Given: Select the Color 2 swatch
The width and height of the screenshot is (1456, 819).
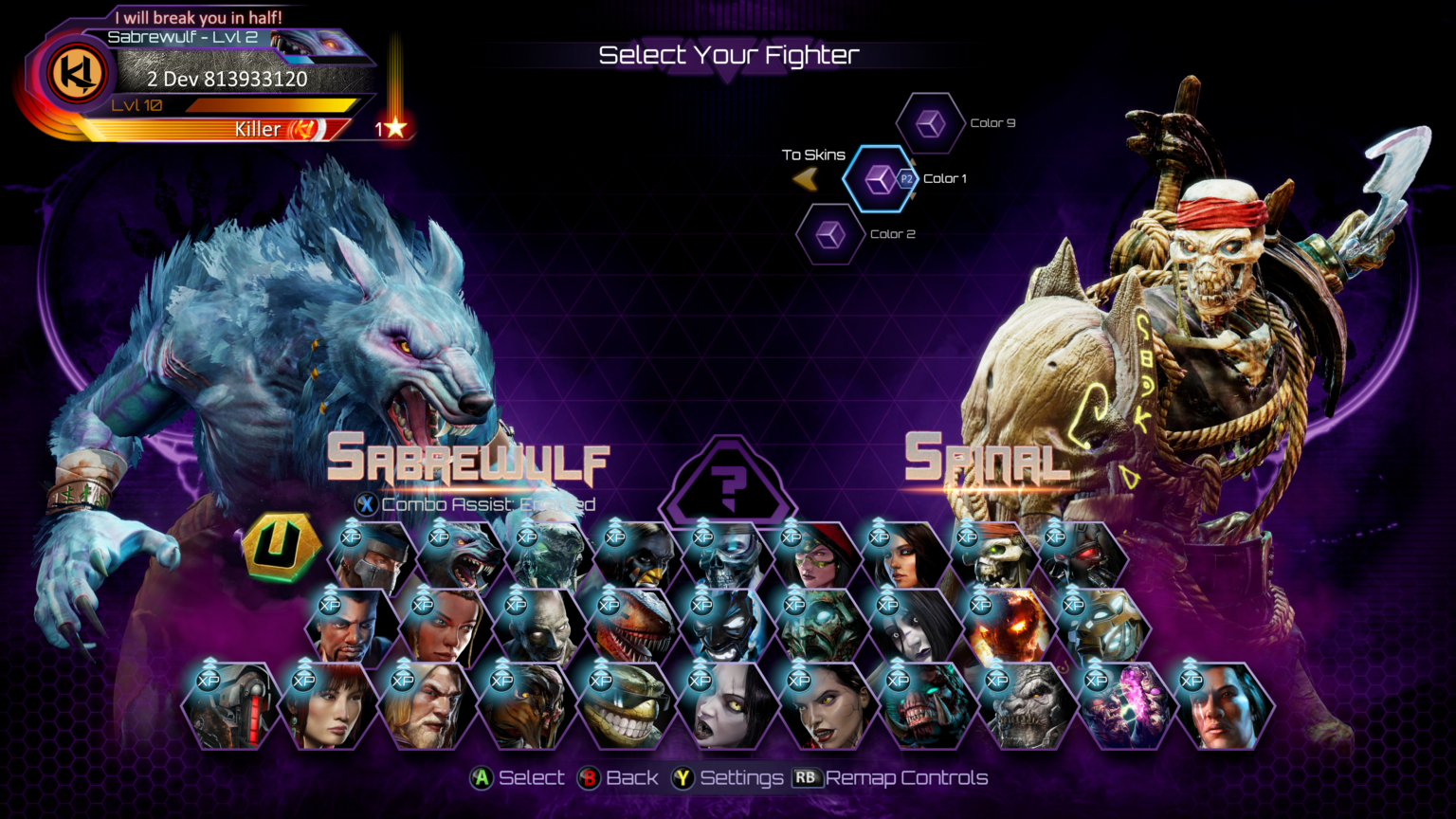Looking at the screenshot, I should pos(829,233).
